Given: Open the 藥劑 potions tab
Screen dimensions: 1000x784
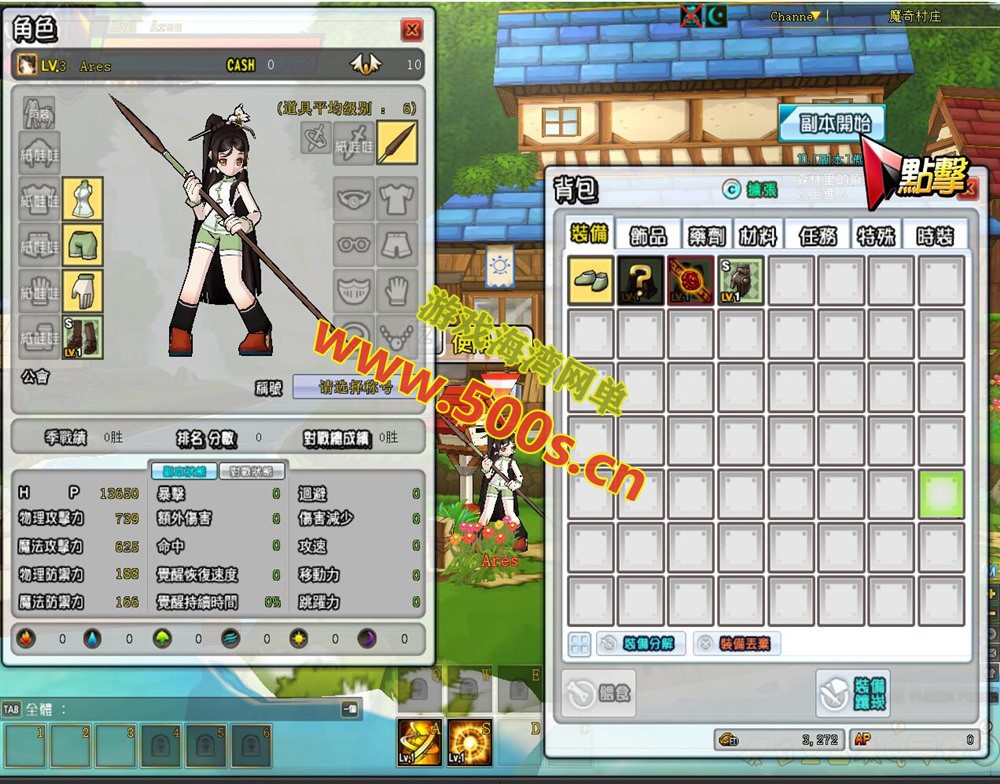Looking at the screenshot, I should pyautogui.click(x=706, y=235).
